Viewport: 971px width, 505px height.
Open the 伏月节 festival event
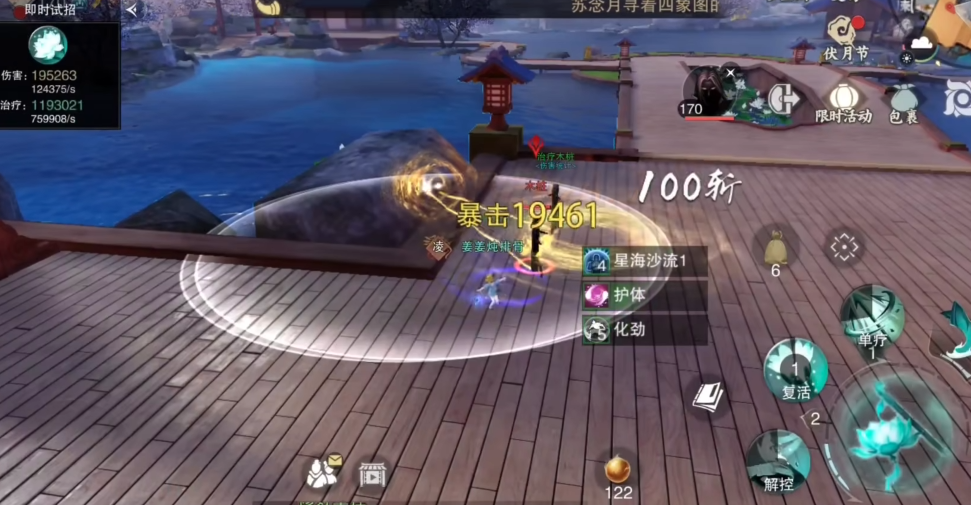(x=845, y=33)
